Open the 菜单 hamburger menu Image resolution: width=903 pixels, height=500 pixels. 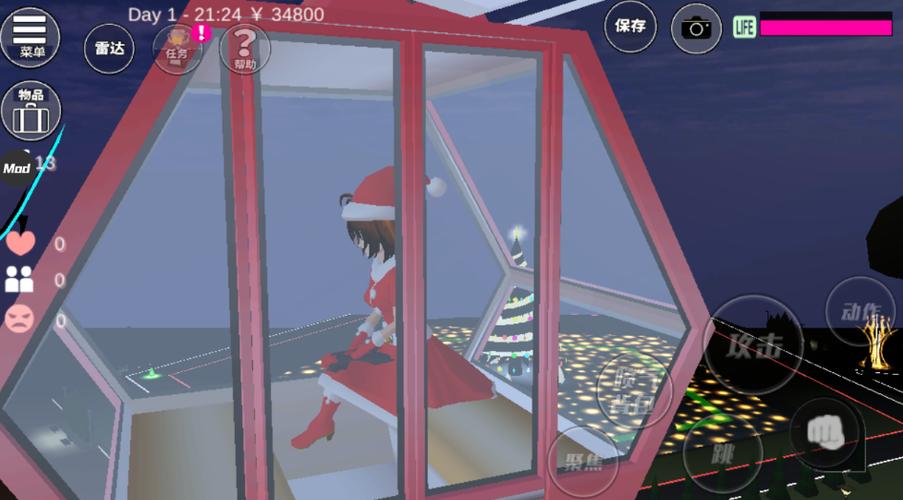tap(29, 36)
